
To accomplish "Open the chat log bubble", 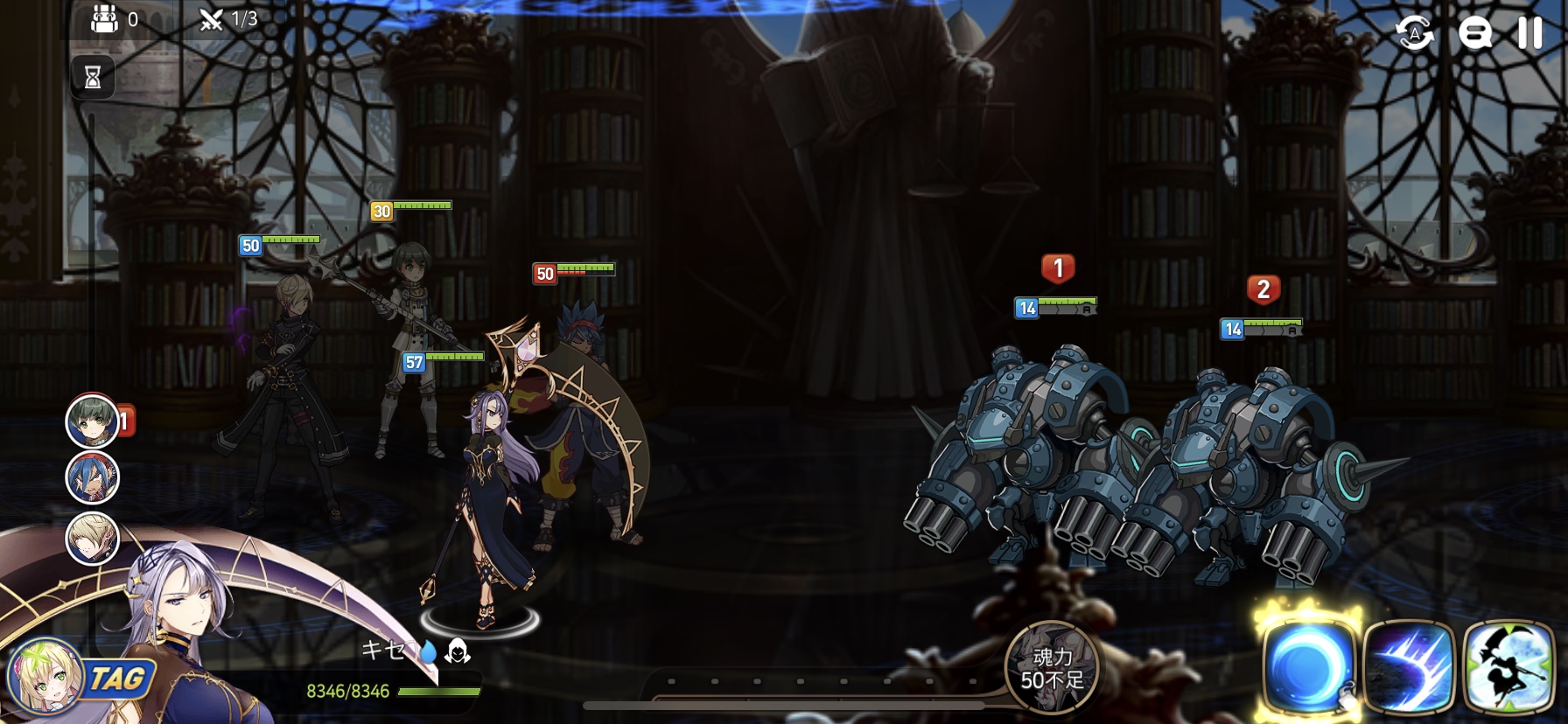I will pos(1474,34).
